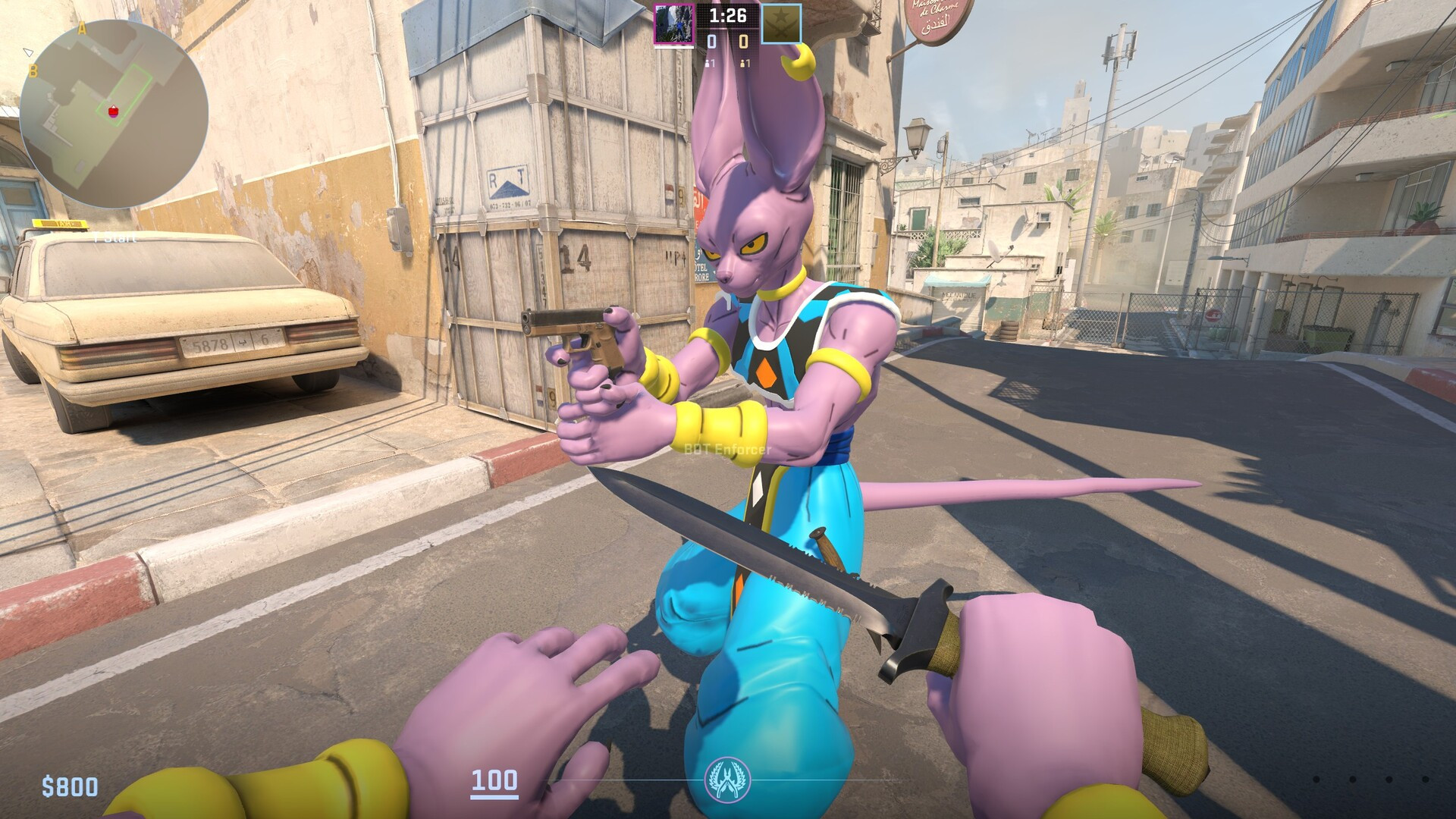Select the round timer showing 1:26
This screenshot has height=819, width=1456.
click(727, 14)
